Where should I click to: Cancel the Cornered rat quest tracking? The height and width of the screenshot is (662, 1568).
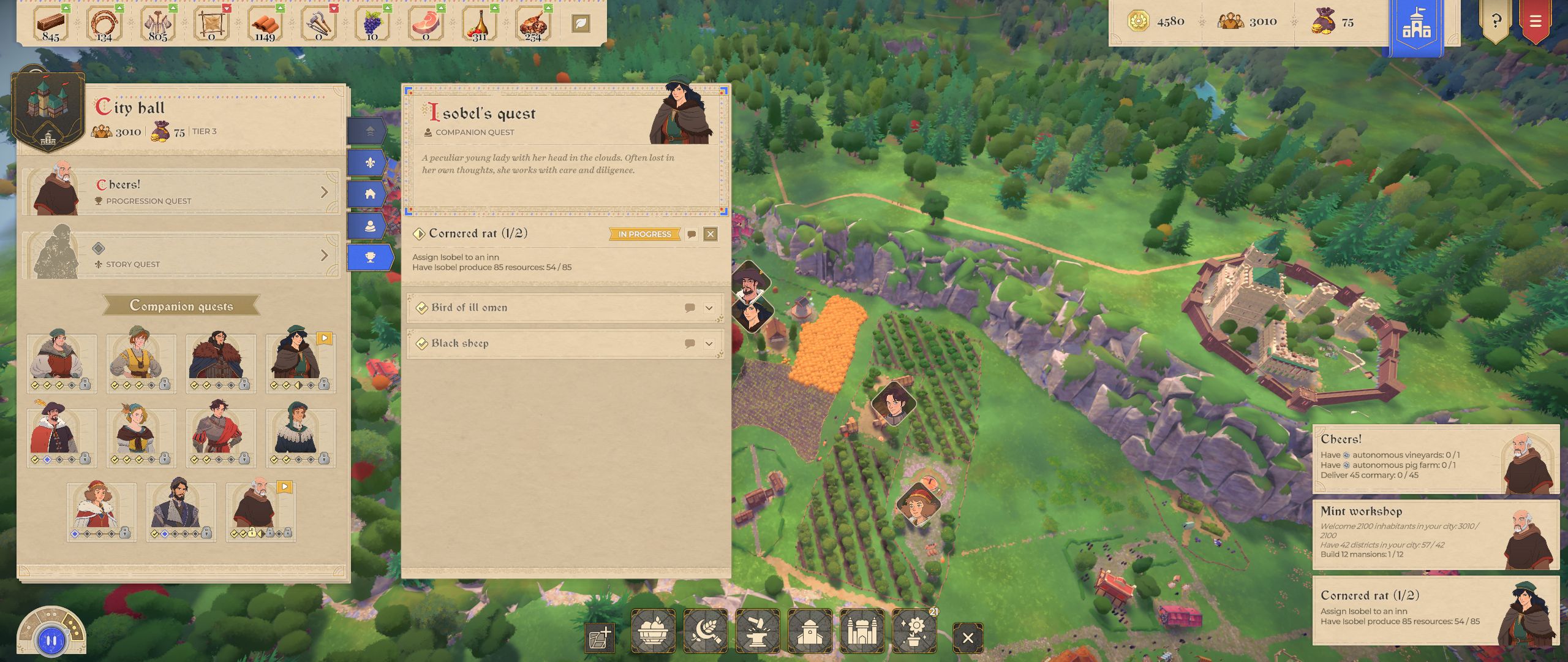pos(710,234)
